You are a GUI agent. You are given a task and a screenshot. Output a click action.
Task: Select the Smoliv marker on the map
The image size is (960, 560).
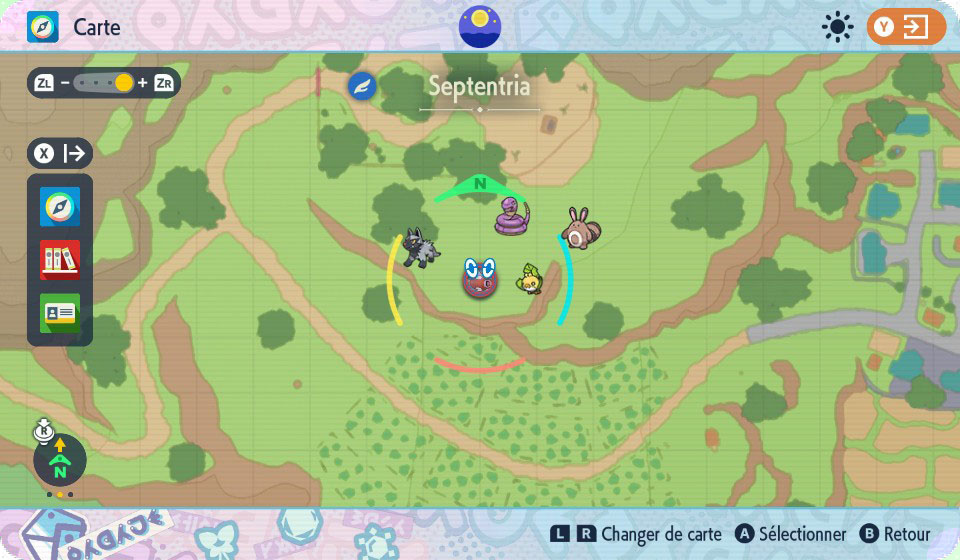(x=530, y=279)
